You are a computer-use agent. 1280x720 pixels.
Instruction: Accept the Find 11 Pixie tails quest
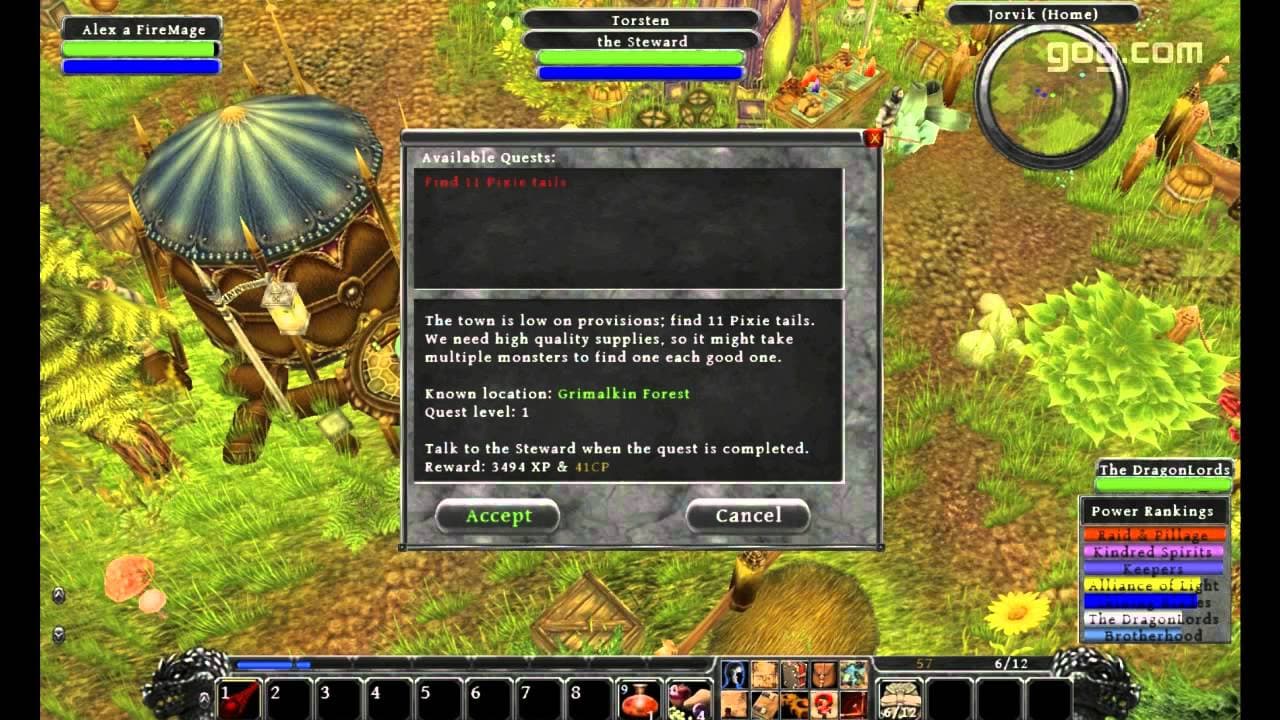click(498, 516)
